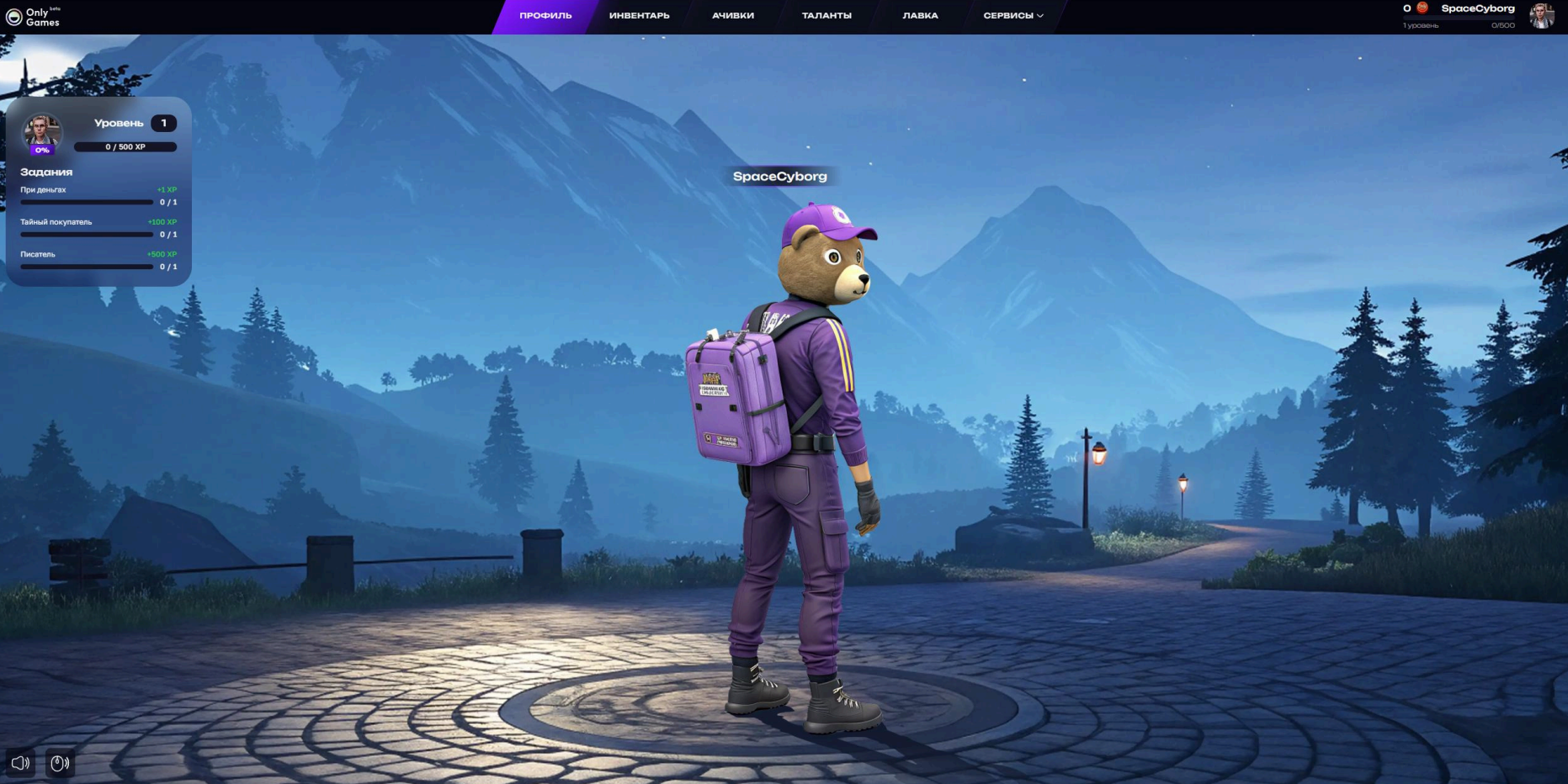This screenshot has width=1568, height=784.
Task: Toggle the speaker sound button
Action: (20, 763)
